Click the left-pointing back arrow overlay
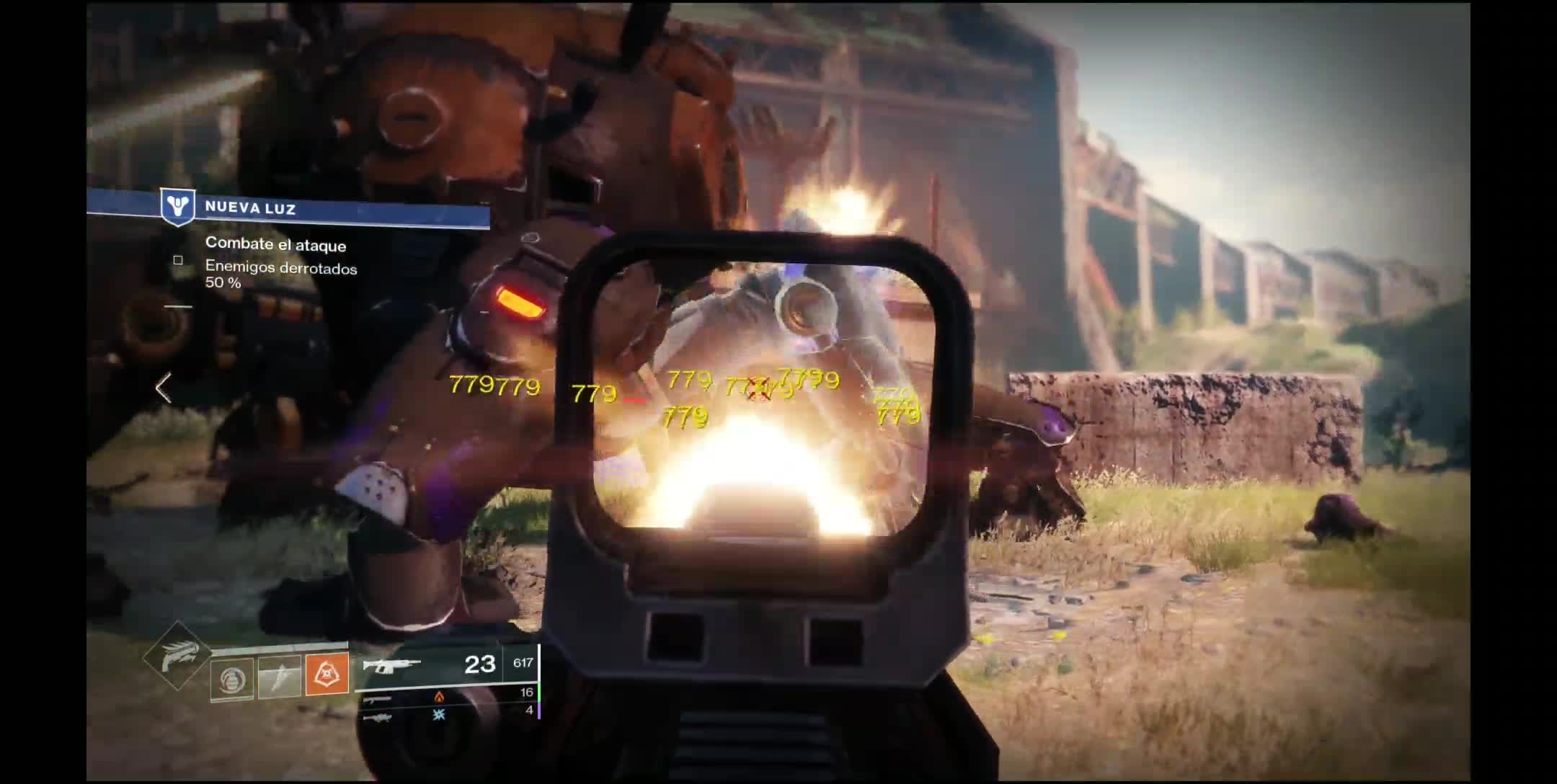The height and width of the screenshot is (784, 1557). [164, 388]
